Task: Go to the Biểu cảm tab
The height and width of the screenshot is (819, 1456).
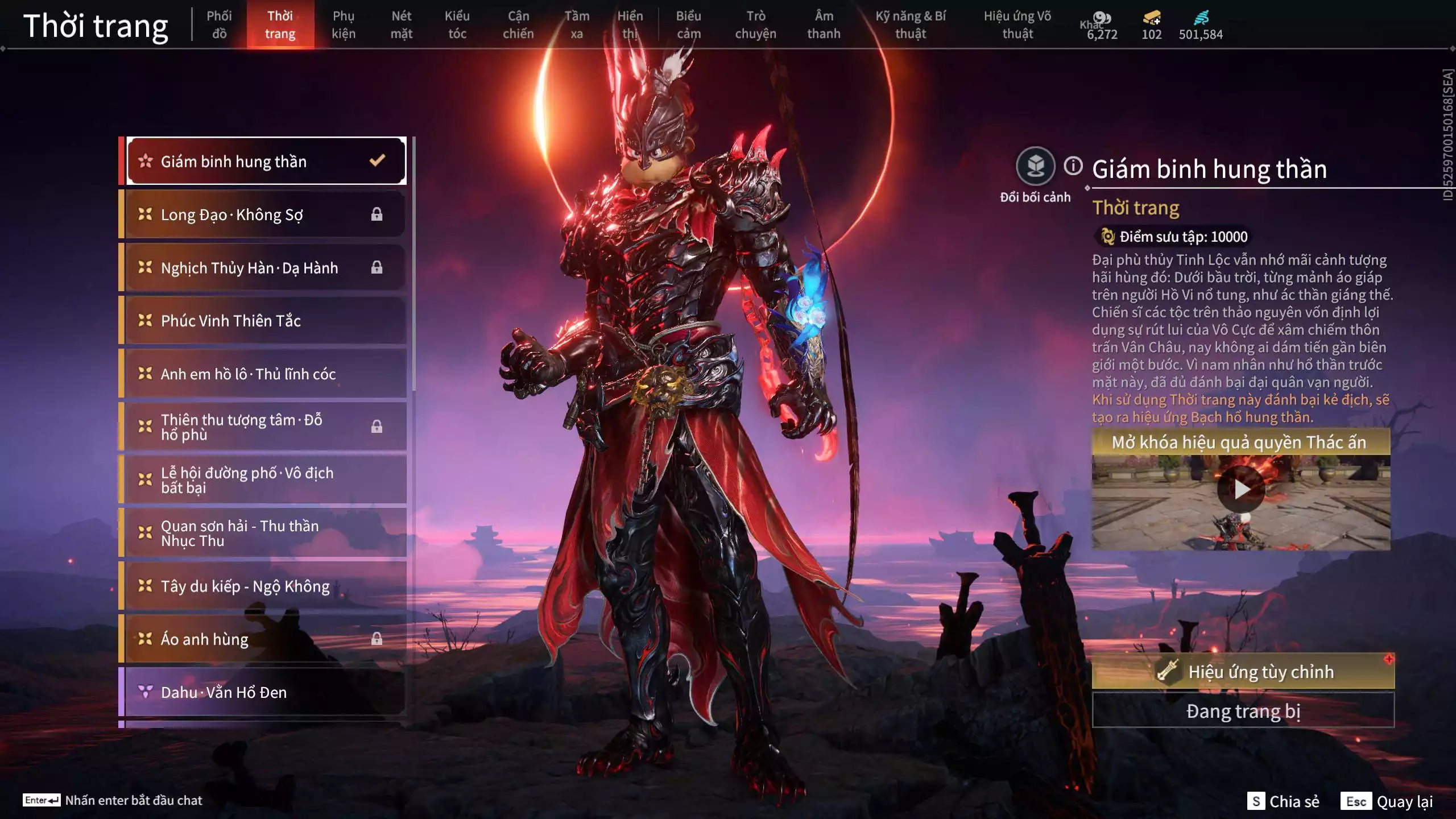Action: pyautogui.click(x=688, y=25)
